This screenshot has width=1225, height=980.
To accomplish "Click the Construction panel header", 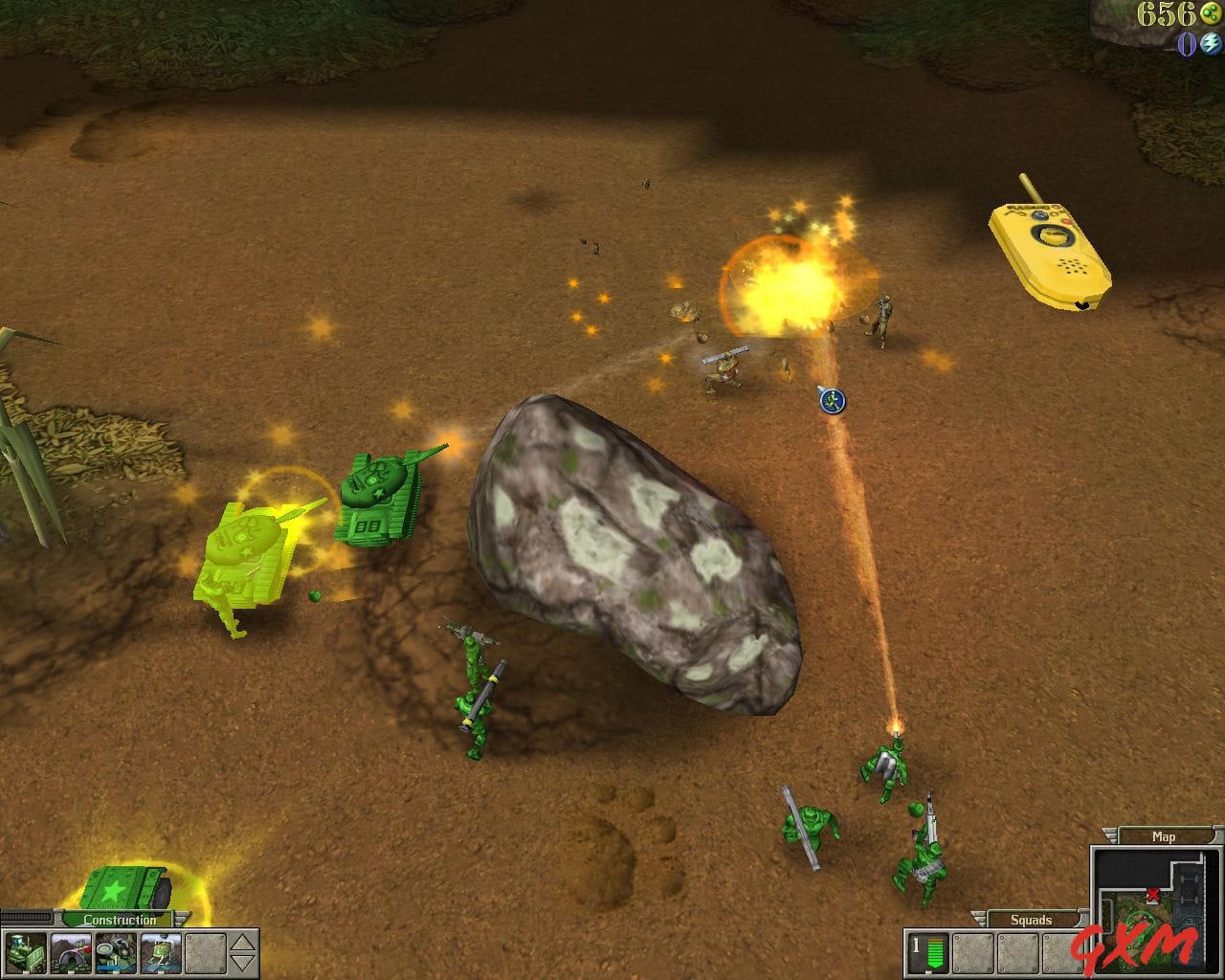I will 121,920.
